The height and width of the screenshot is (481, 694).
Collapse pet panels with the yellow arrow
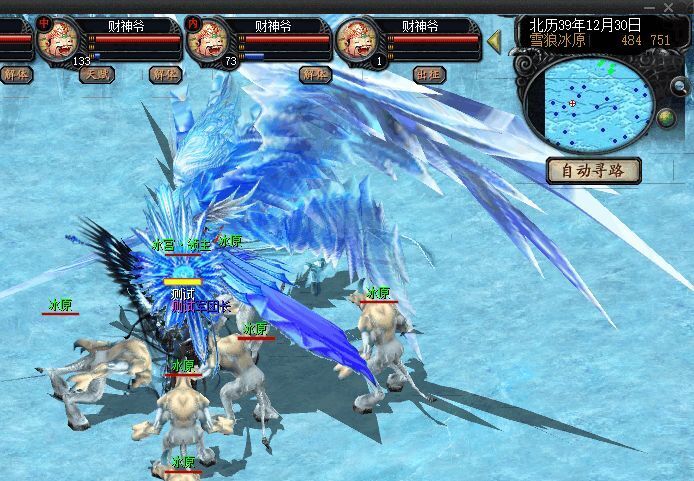pyautogui.click(x=493, y=41)
